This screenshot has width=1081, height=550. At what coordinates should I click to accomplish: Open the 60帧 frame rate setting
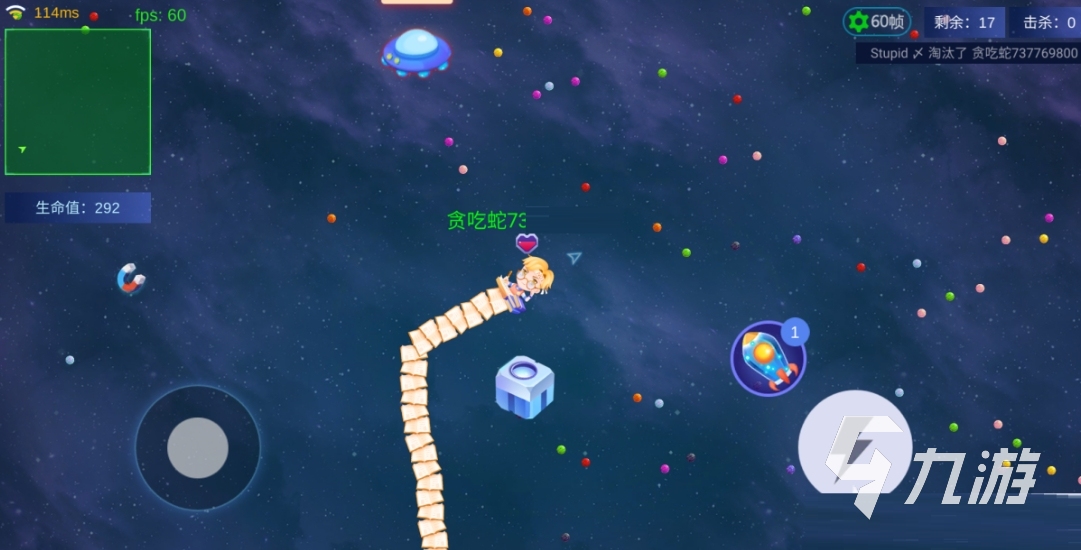pos(877,22)
